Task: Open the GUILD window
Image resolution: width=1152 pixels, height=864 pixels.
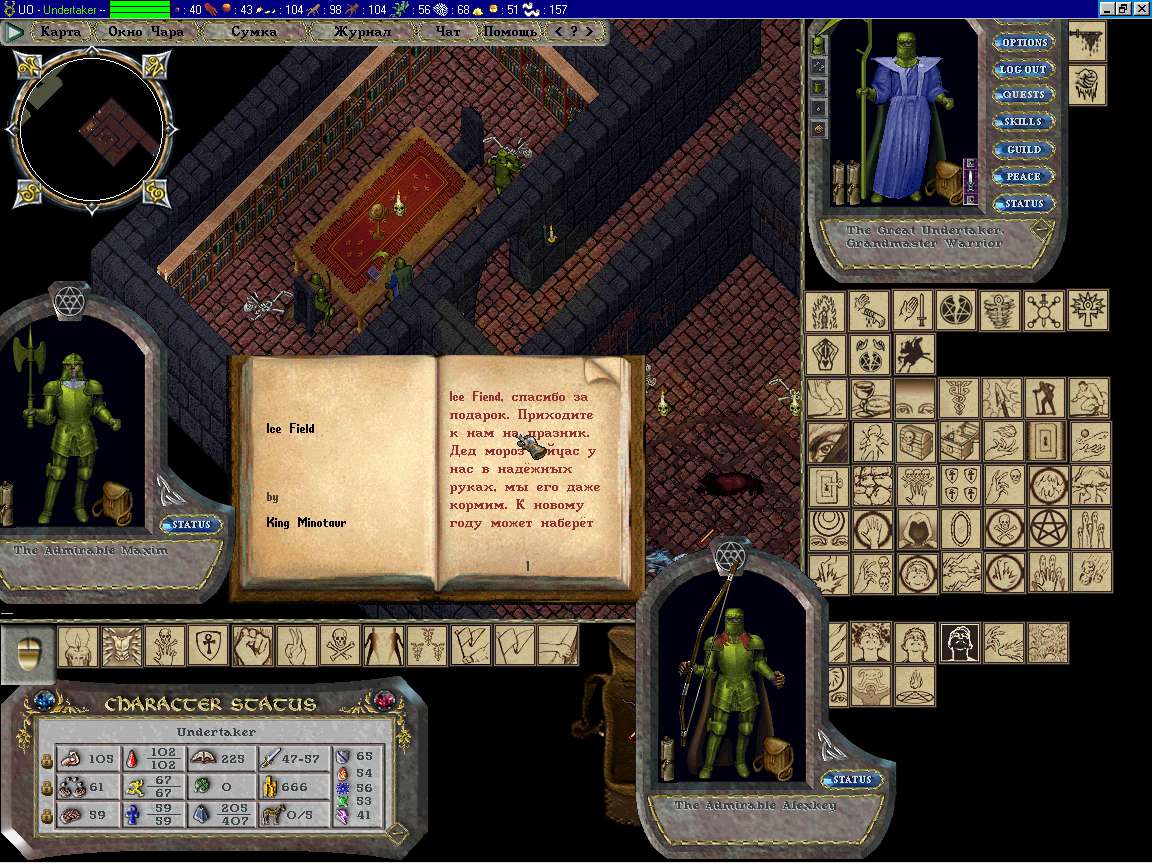Action: click(1024, 150)
